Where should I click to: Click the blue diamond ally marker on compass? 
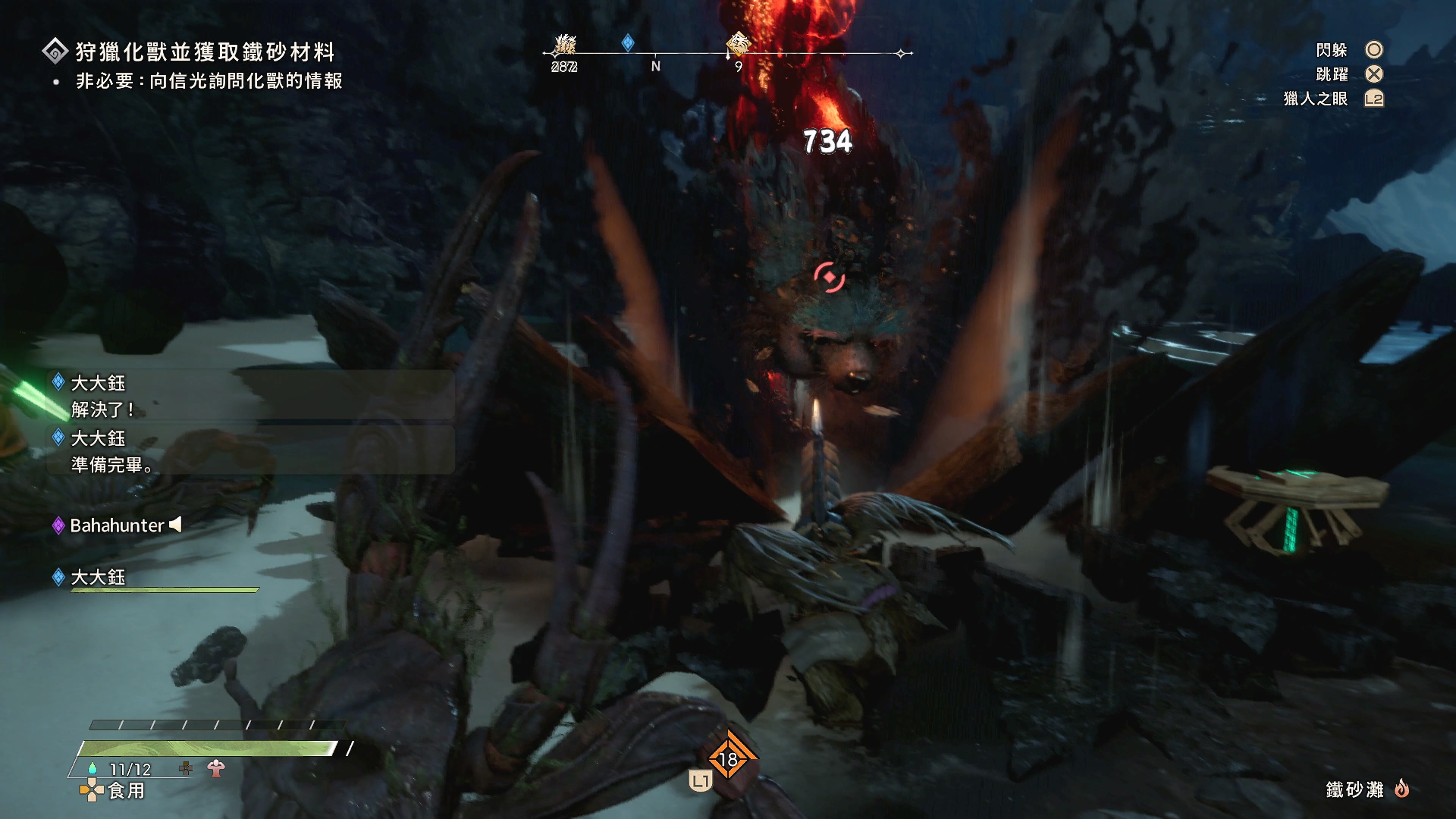point(628,42)
